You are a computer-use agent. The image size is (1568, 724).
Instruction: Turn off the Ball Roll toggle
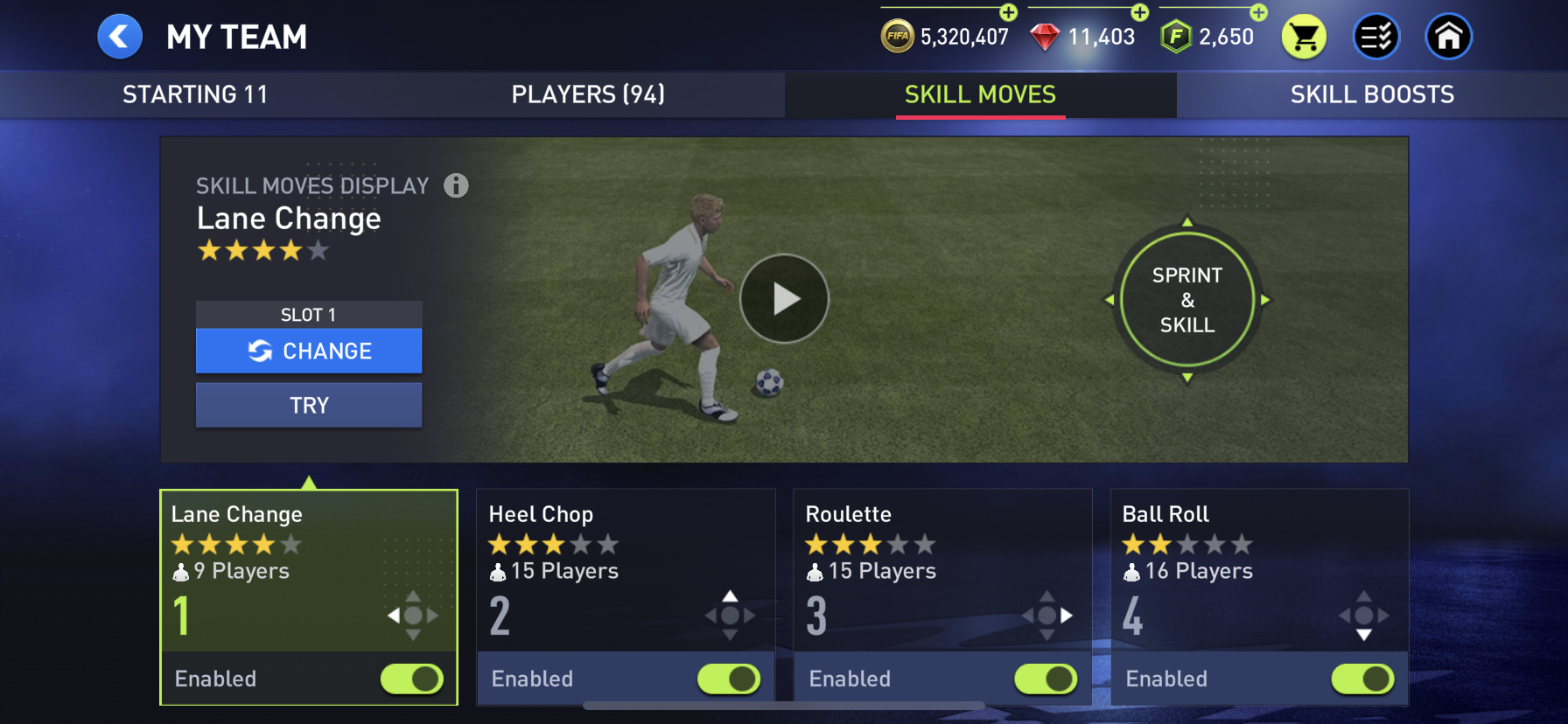(x=1362, y=679)
